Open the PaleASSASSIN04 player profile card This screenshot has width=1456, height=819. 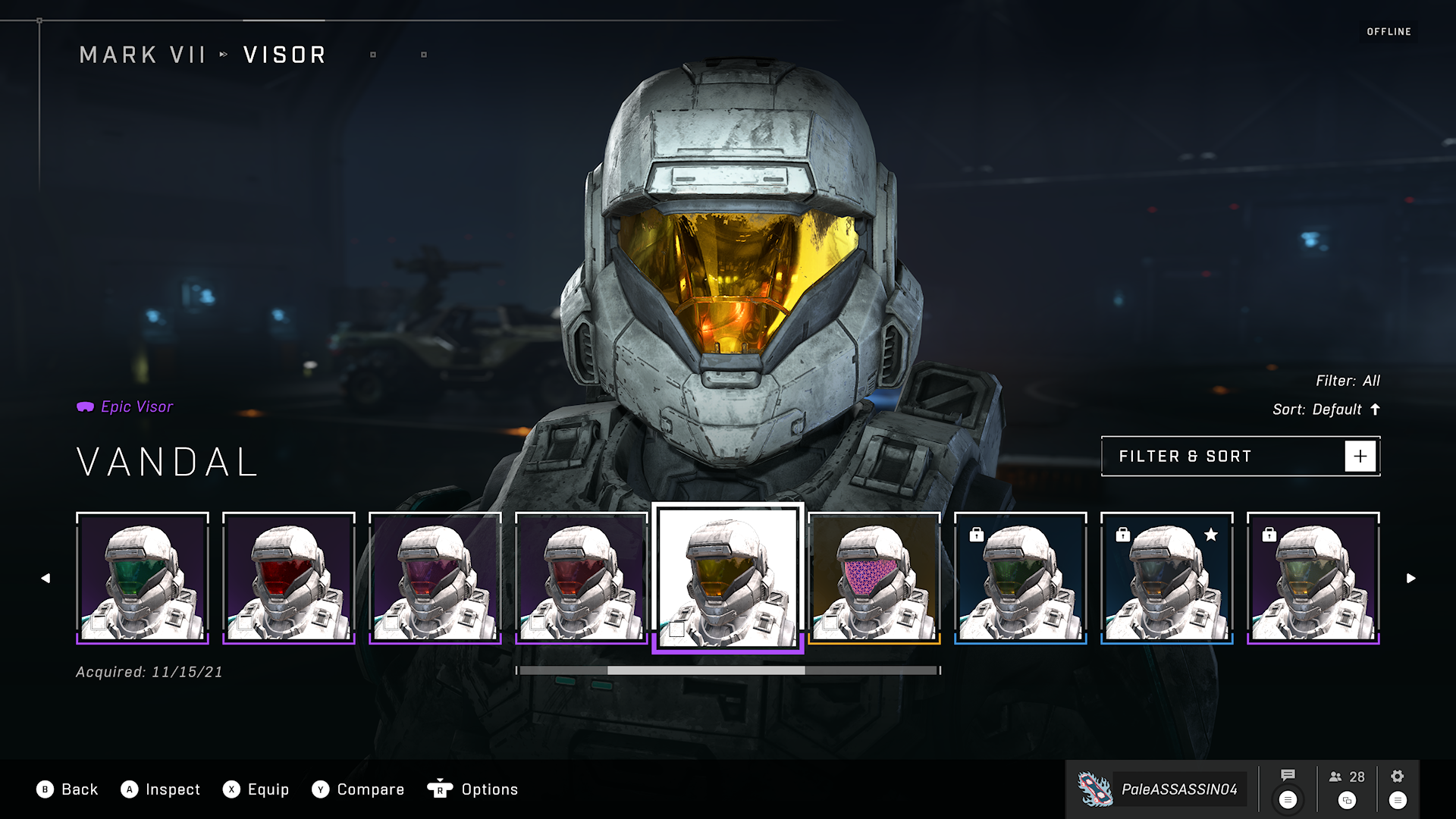pyautogui.click(x=1162, y=789)
